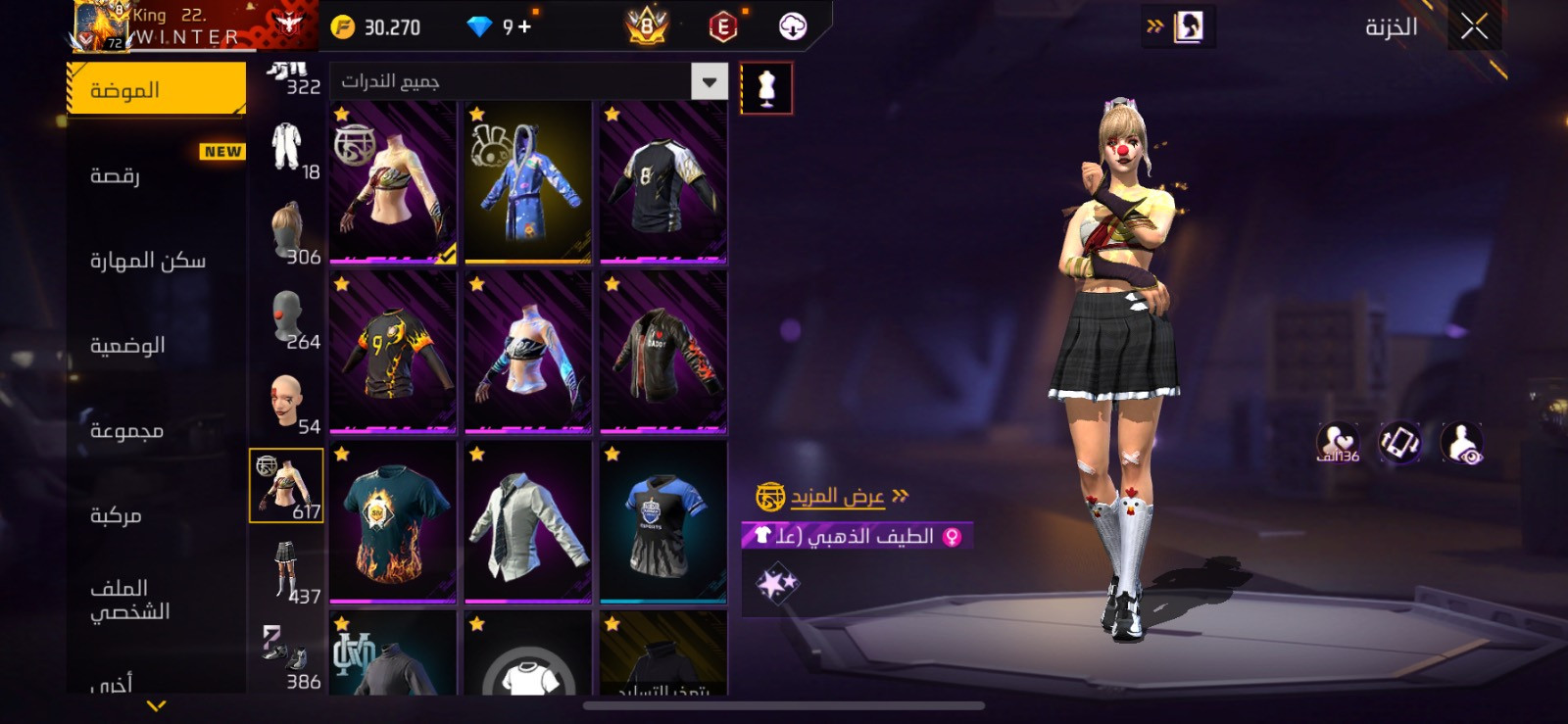This screenshot has height=724, width=1568.
Task: Expand the جميع الندرات rarity dropdown
Action: [709, 81]
